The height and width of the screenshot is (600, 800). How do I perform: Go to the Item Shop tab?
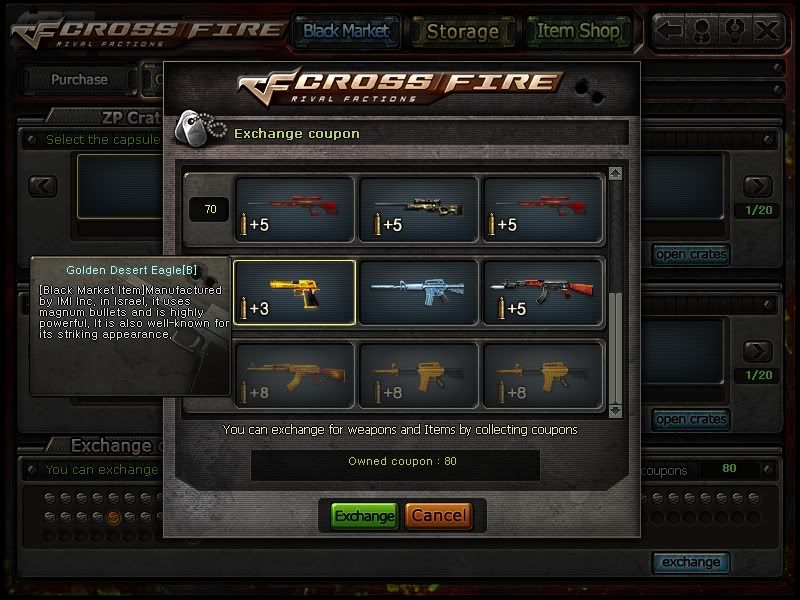pos(578,31)
